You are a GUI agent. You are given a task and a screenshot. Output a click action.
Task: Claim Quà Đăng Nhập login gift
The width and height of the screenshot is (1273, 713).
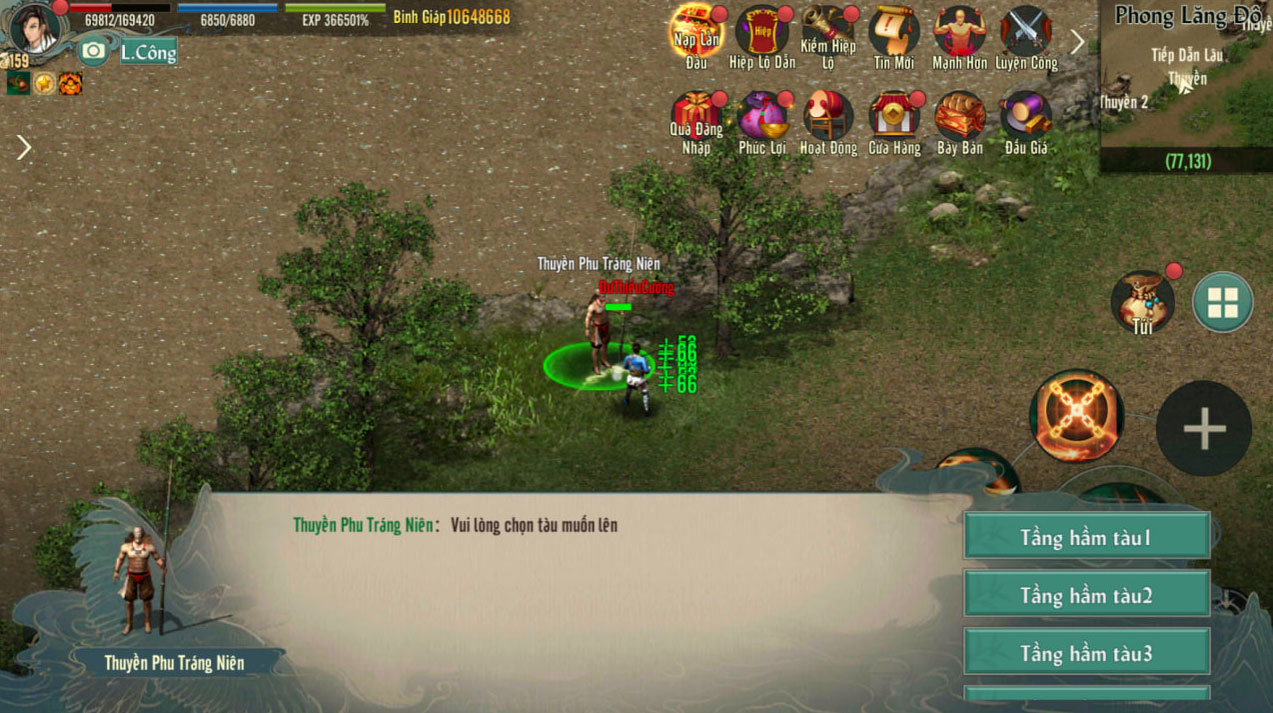696,117
